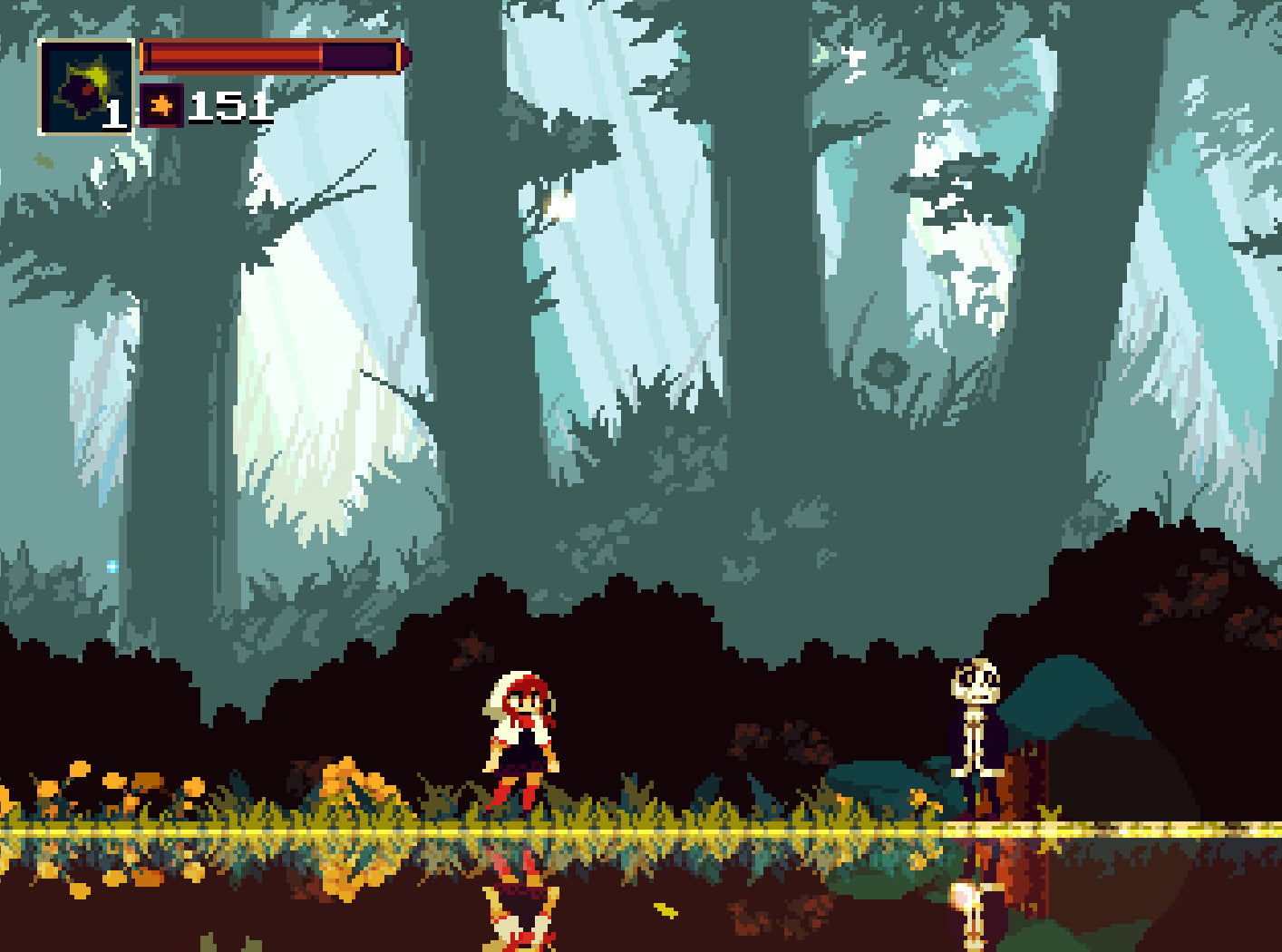Click the item count number 1 in the HUD
The height and width of the screenshot is (952, 1282).
click(x=118, y=113)
